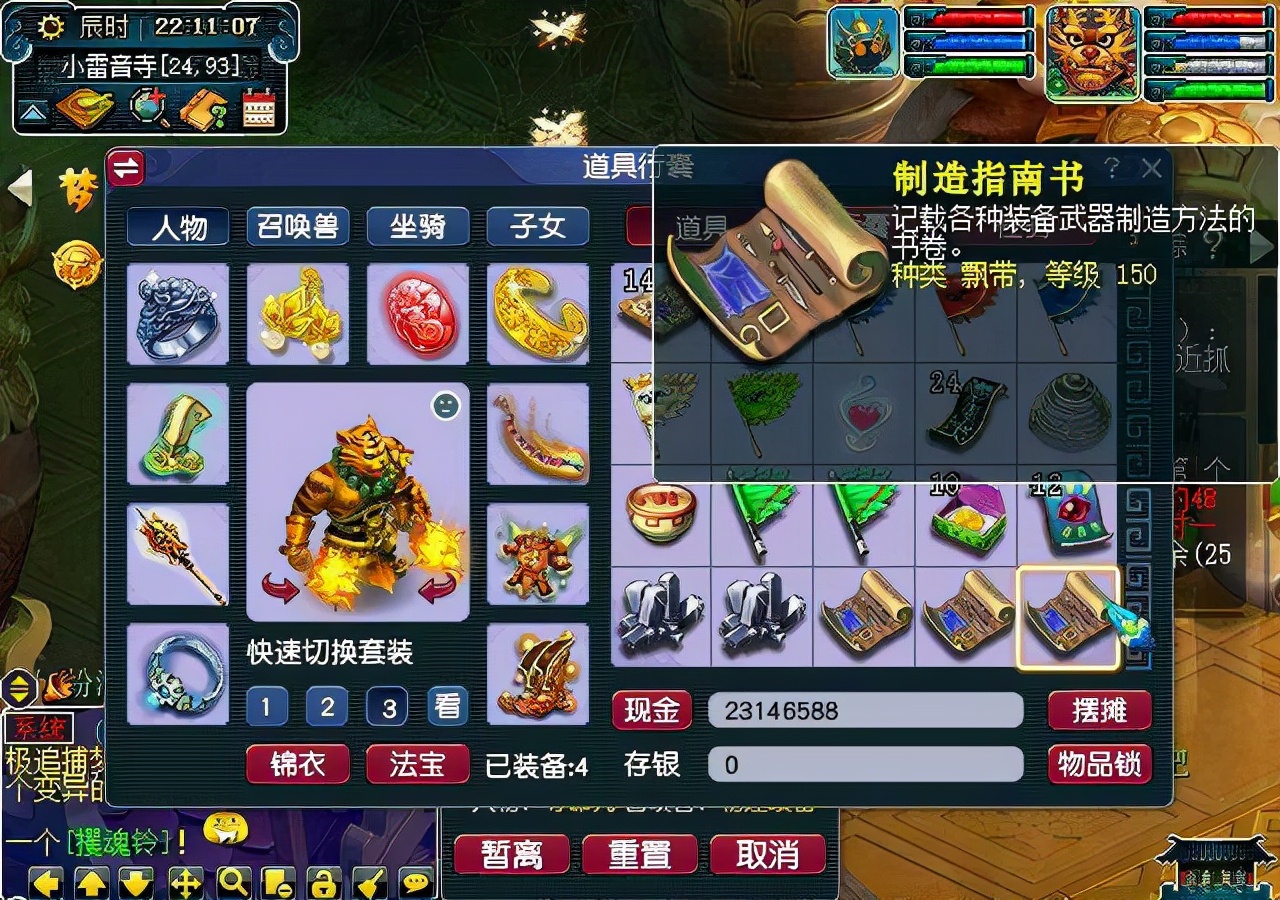Click the 现金 cash amount input field
The image size is (1280, 900).
pos(865,710)
